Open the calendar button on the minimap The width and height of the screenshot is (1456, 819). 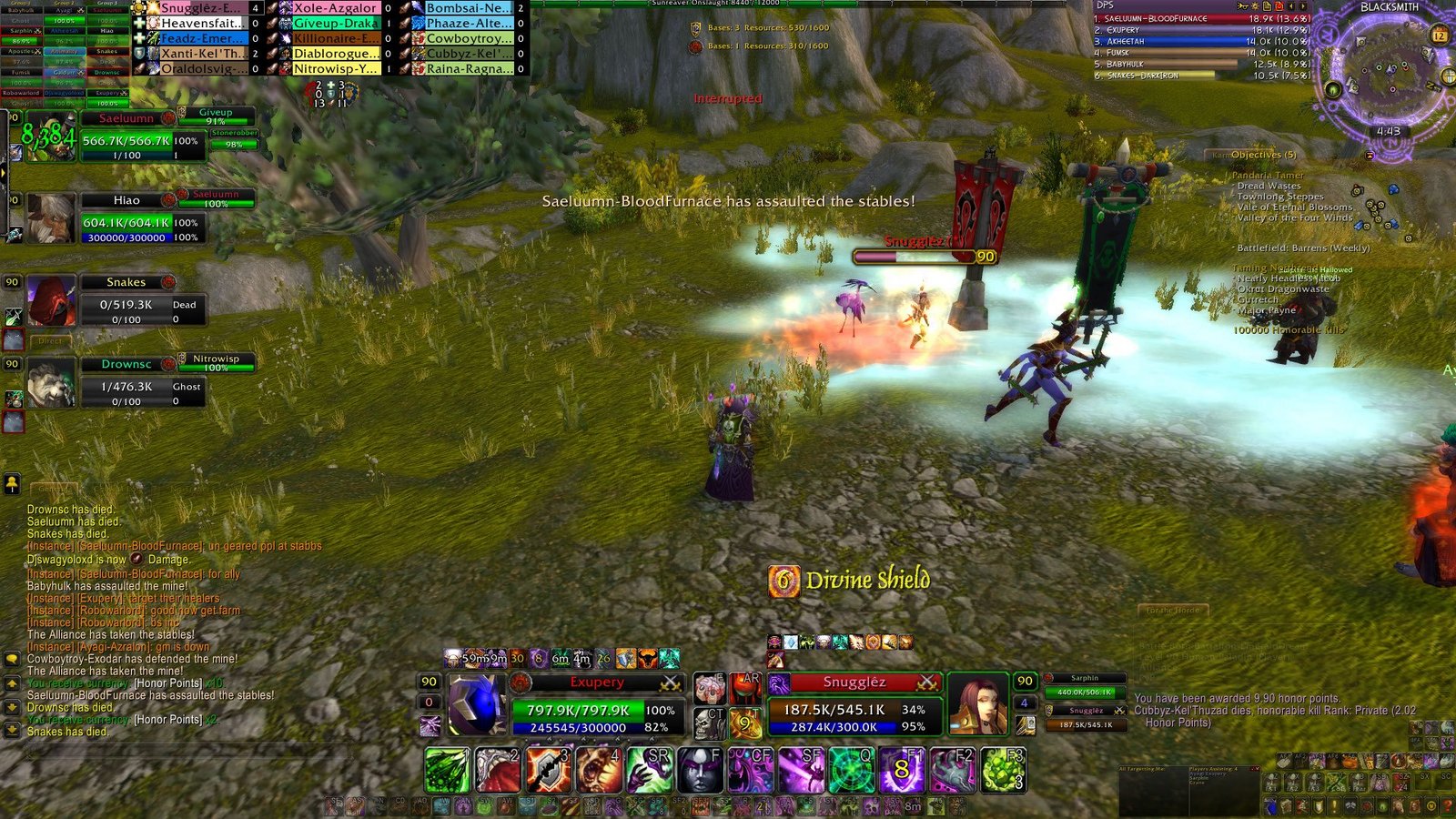(1439, 35)
